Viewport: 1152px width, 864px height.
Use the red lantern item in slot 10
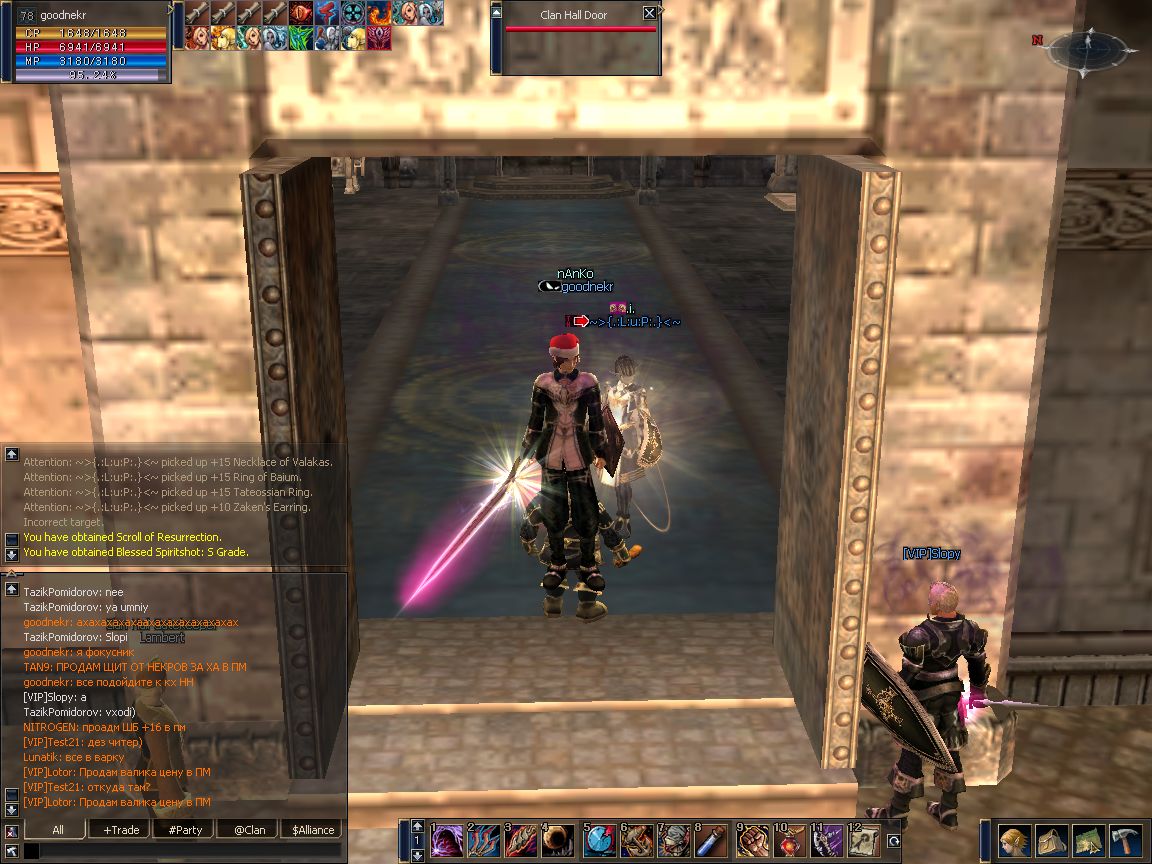click(x=790, y=840)
